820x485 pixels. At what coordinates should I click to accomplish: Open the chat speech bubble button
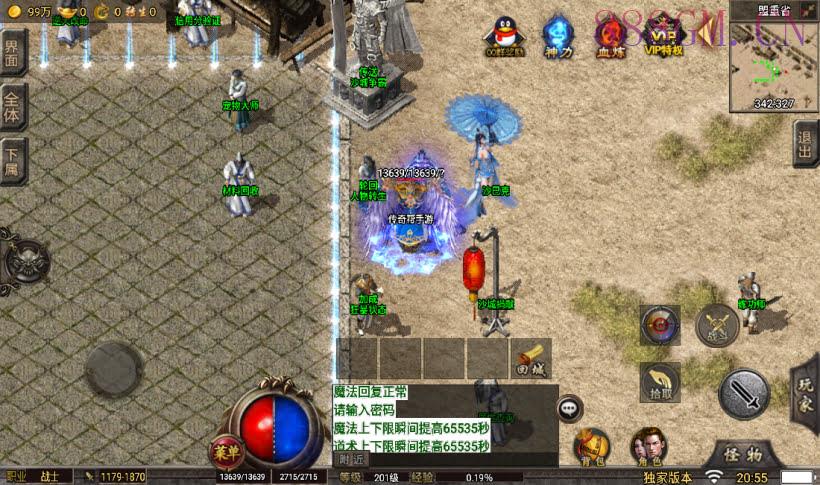point(570,407)
